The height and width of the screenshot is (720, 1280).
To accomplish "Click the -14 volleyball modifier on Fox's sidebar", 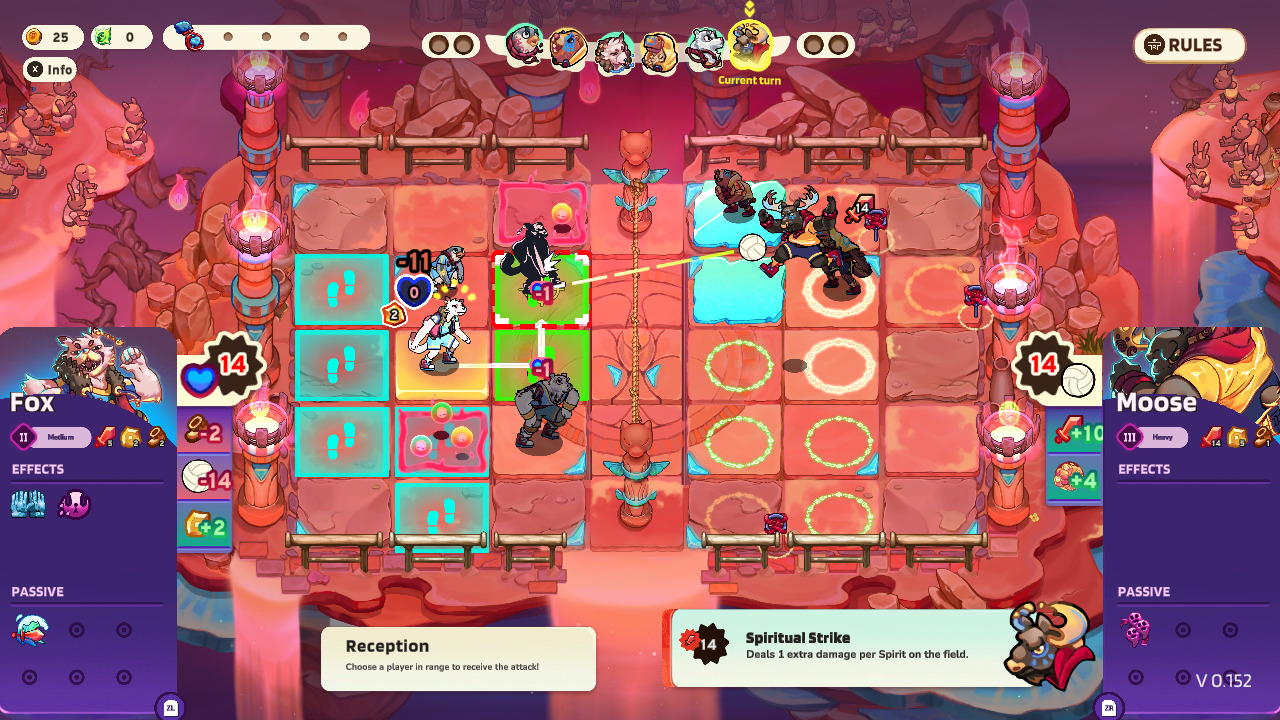I will 206,476.
